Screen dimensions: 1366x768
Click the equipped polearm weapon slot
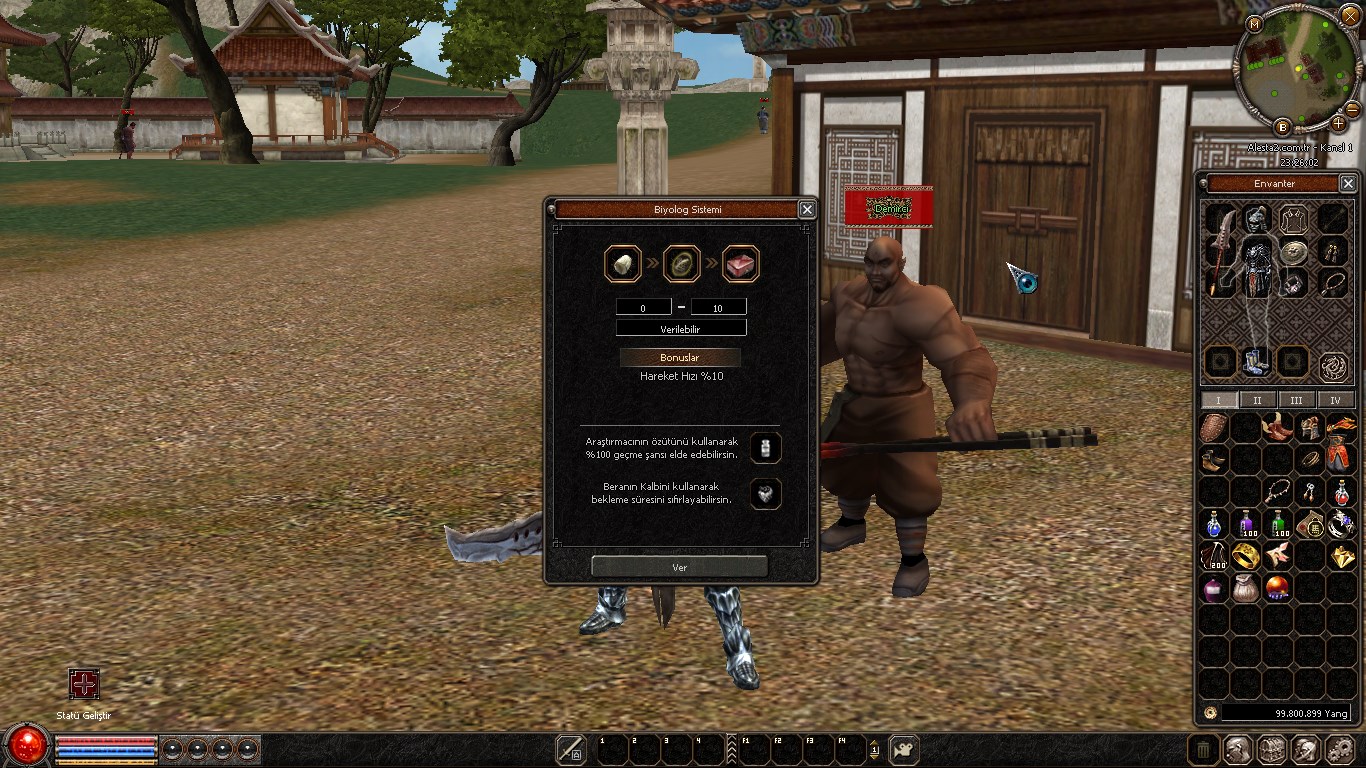click(1220, 250)
